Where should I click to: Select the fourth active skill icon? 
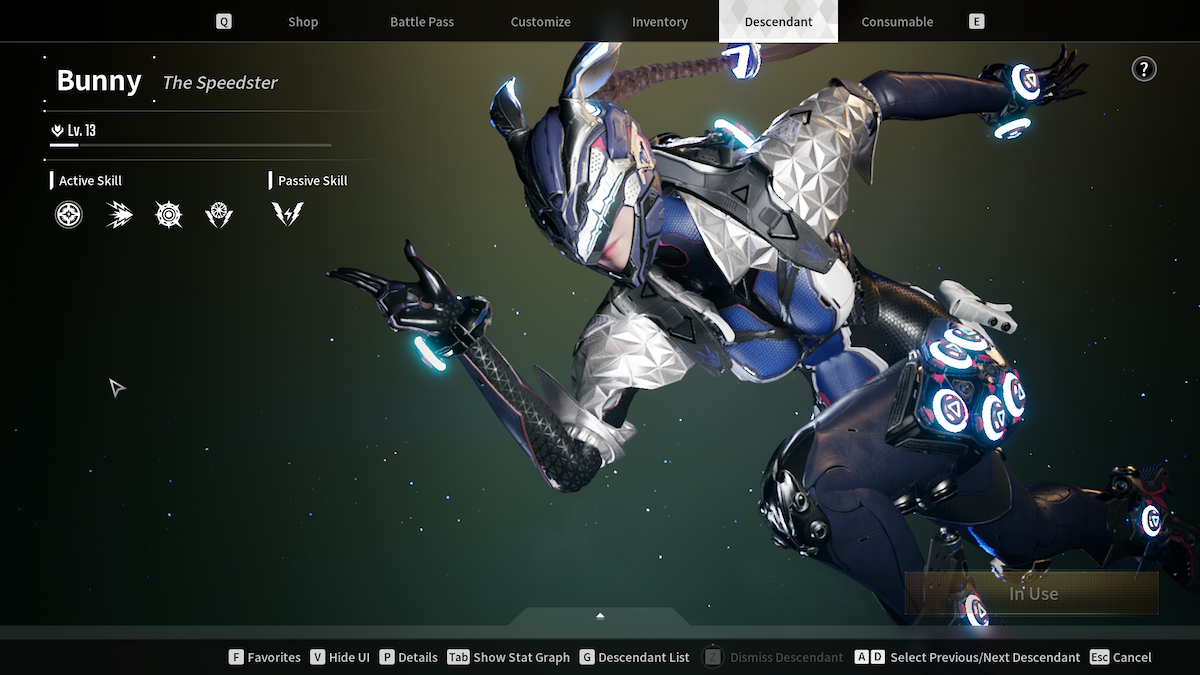point(219,214)
